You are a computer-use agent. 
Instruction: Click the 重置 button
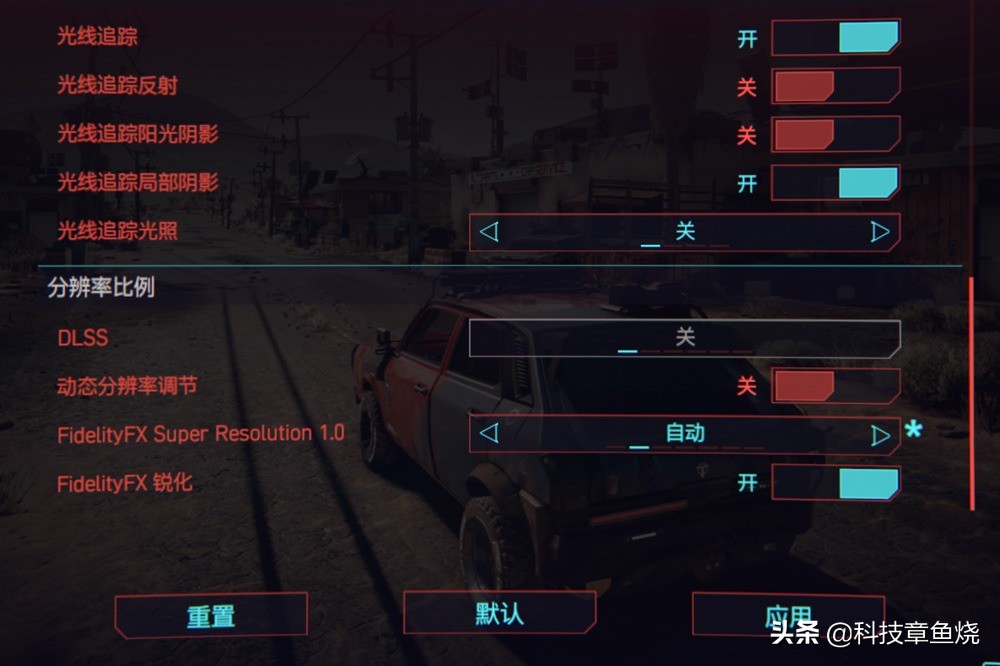coord(211,615)
